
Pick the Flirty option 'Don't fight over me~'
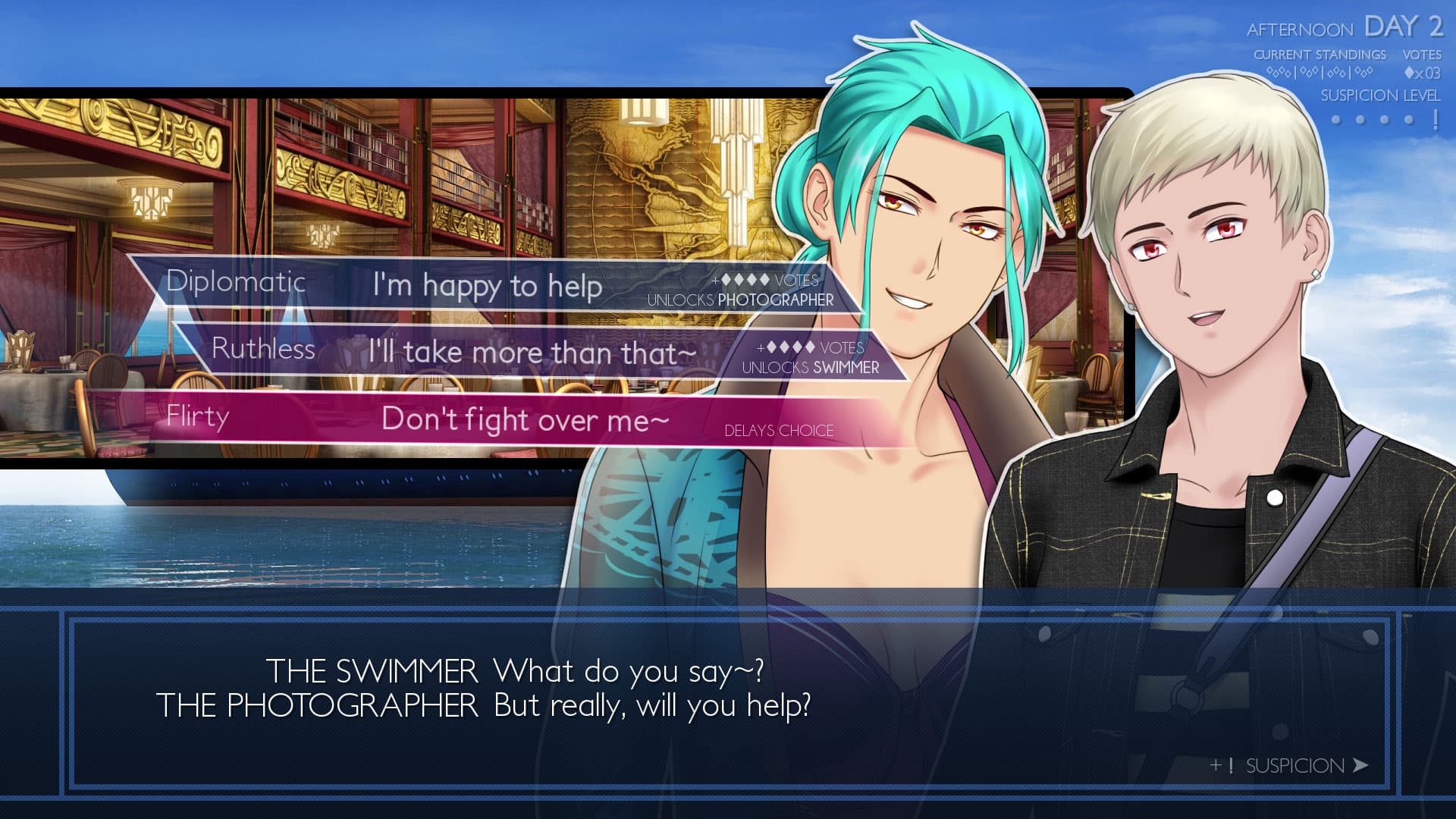coord(523,419)
